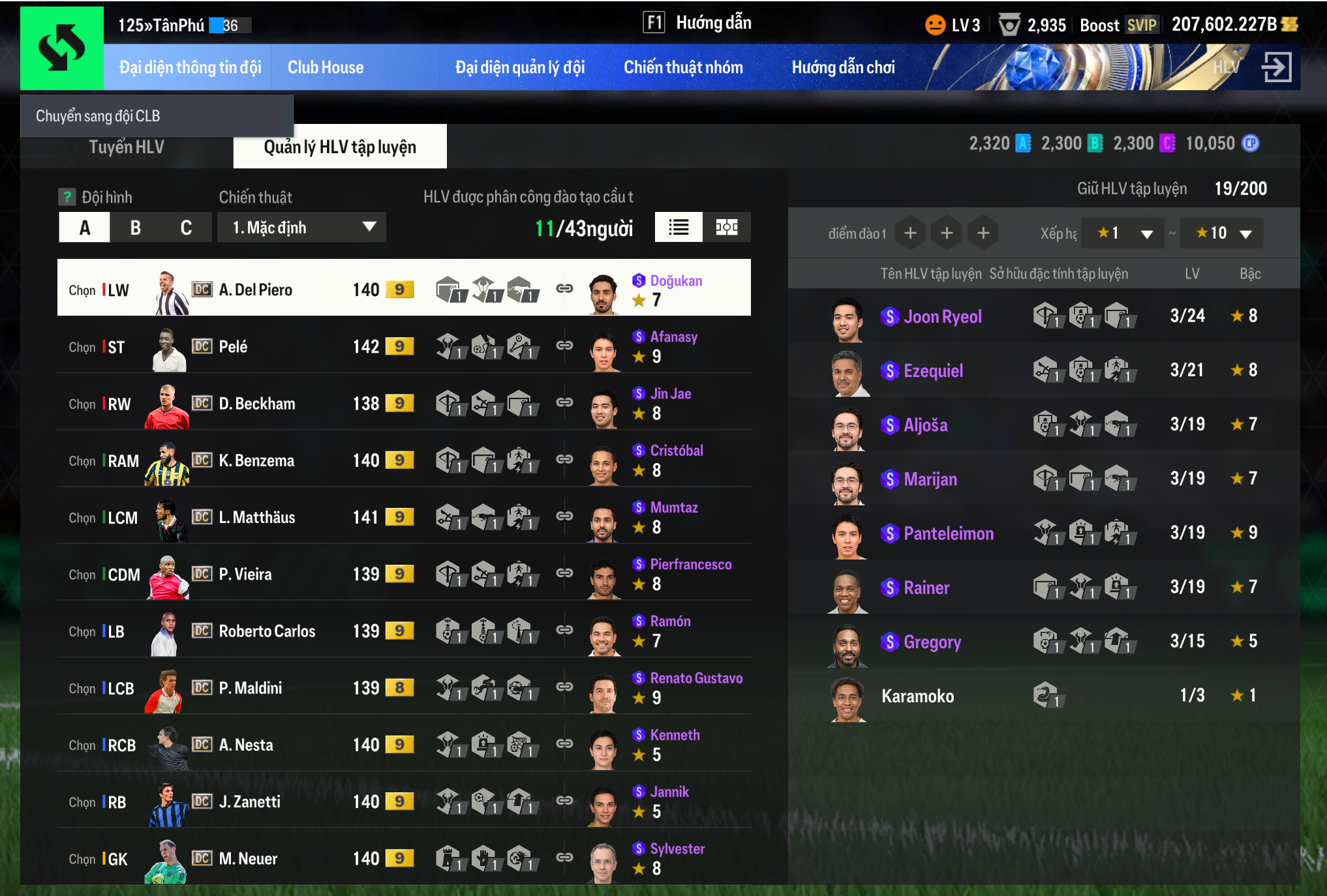Pick coach Karamoko from the list

point(917,696)
